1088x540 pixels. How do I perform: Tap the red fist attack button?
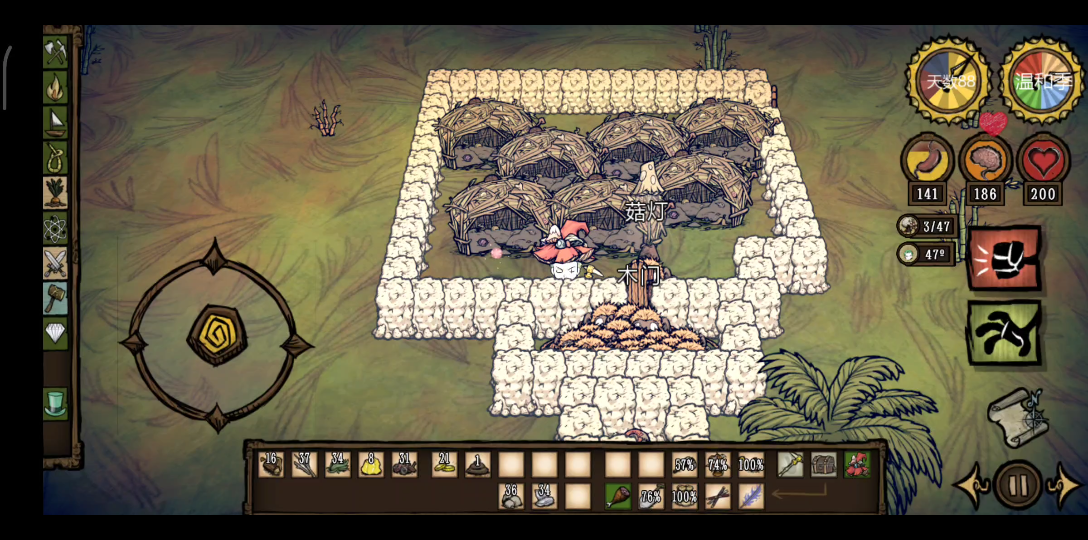1003,258
